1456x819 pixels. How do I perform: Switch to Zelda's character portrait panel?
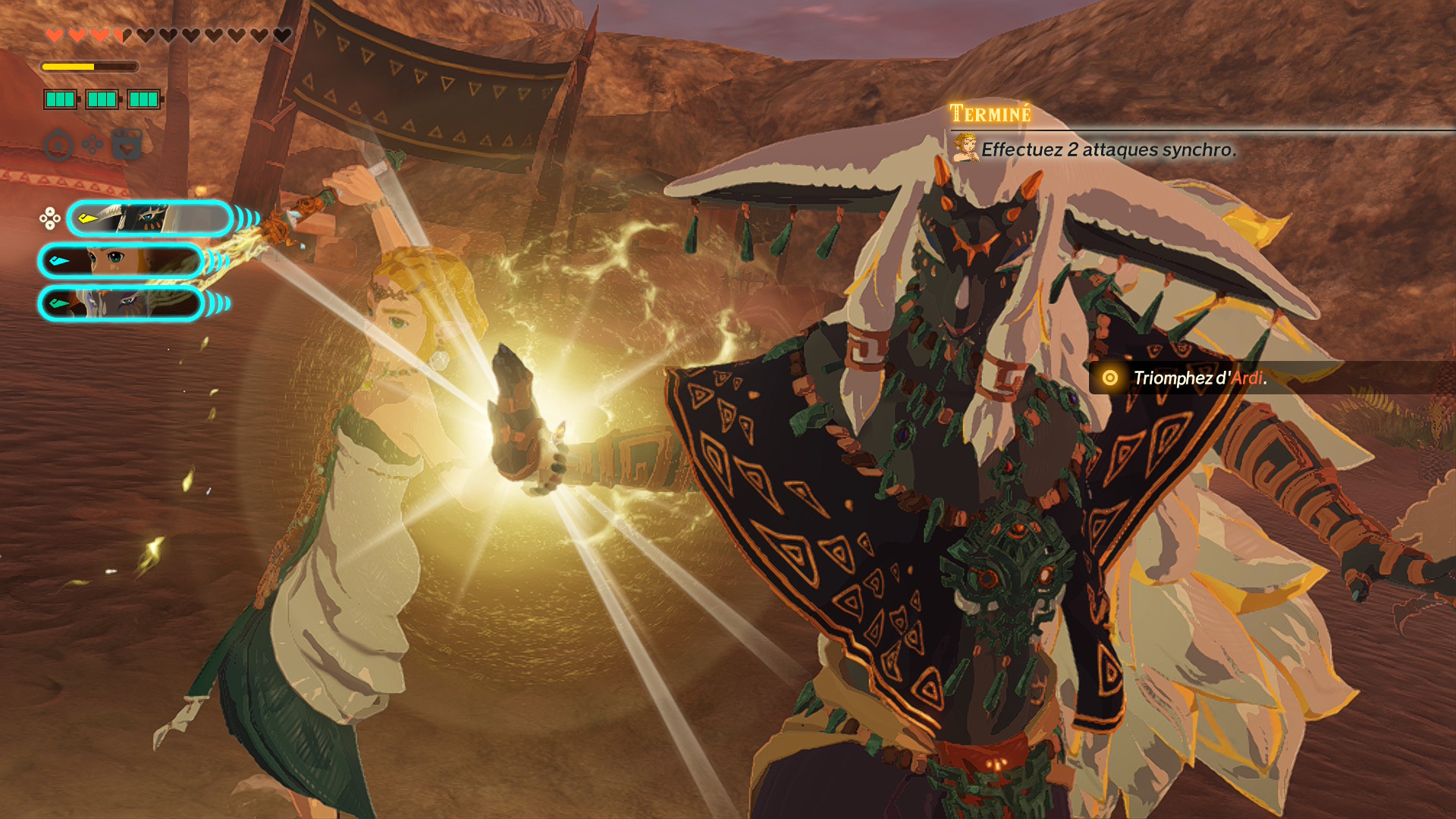coord(121,261)
